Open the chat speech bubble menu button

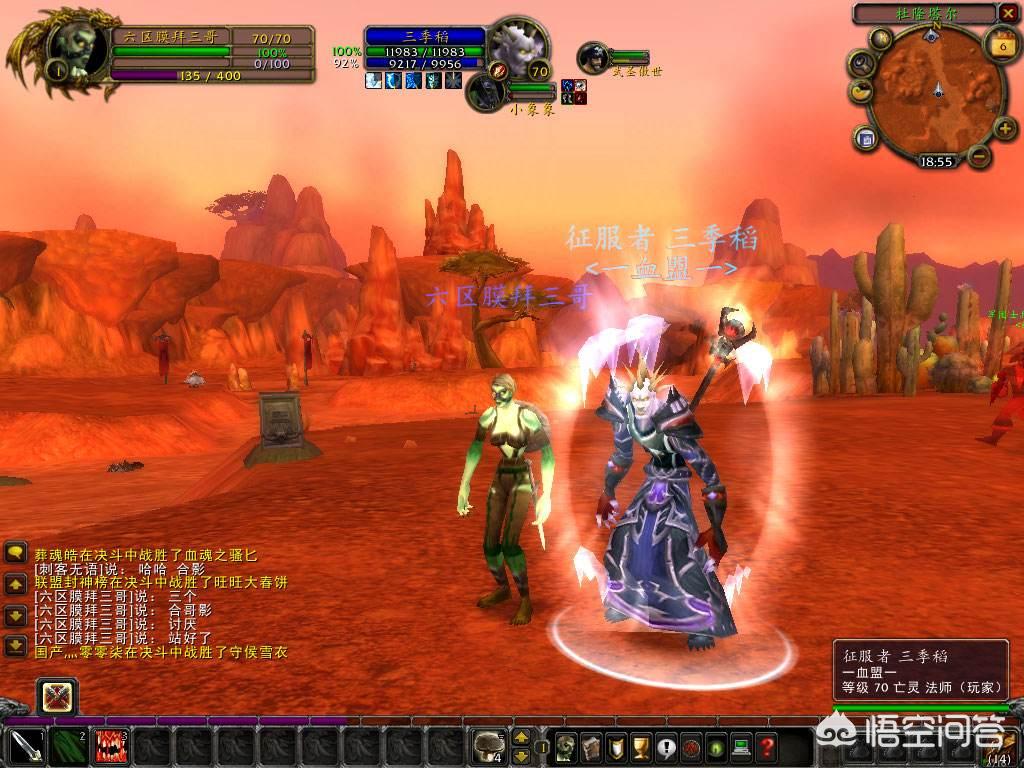pyautogui.click(x=15, y=552)
